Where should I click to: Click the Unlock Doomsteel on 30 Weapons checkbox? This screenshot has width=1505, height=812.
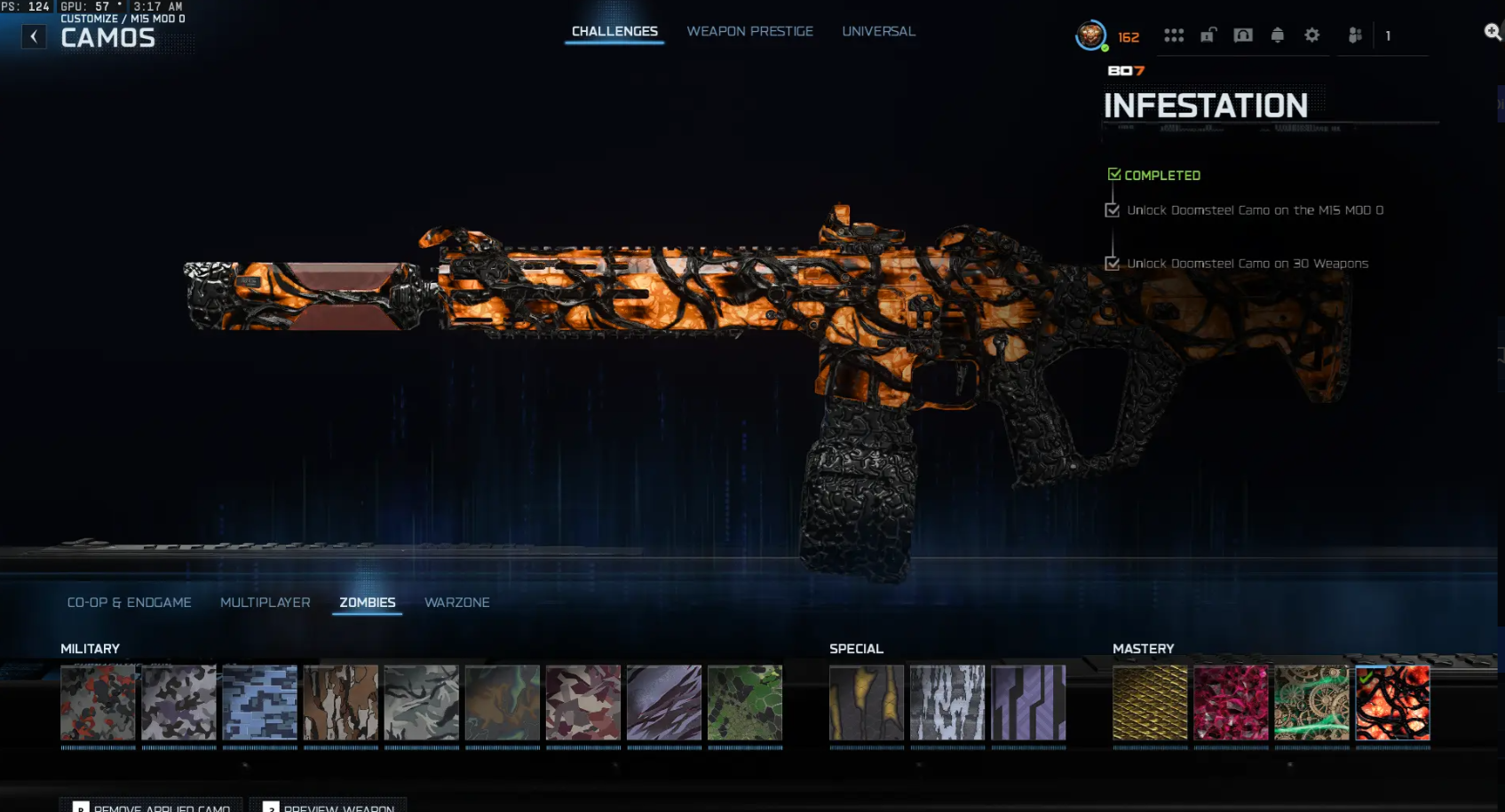1113,263
